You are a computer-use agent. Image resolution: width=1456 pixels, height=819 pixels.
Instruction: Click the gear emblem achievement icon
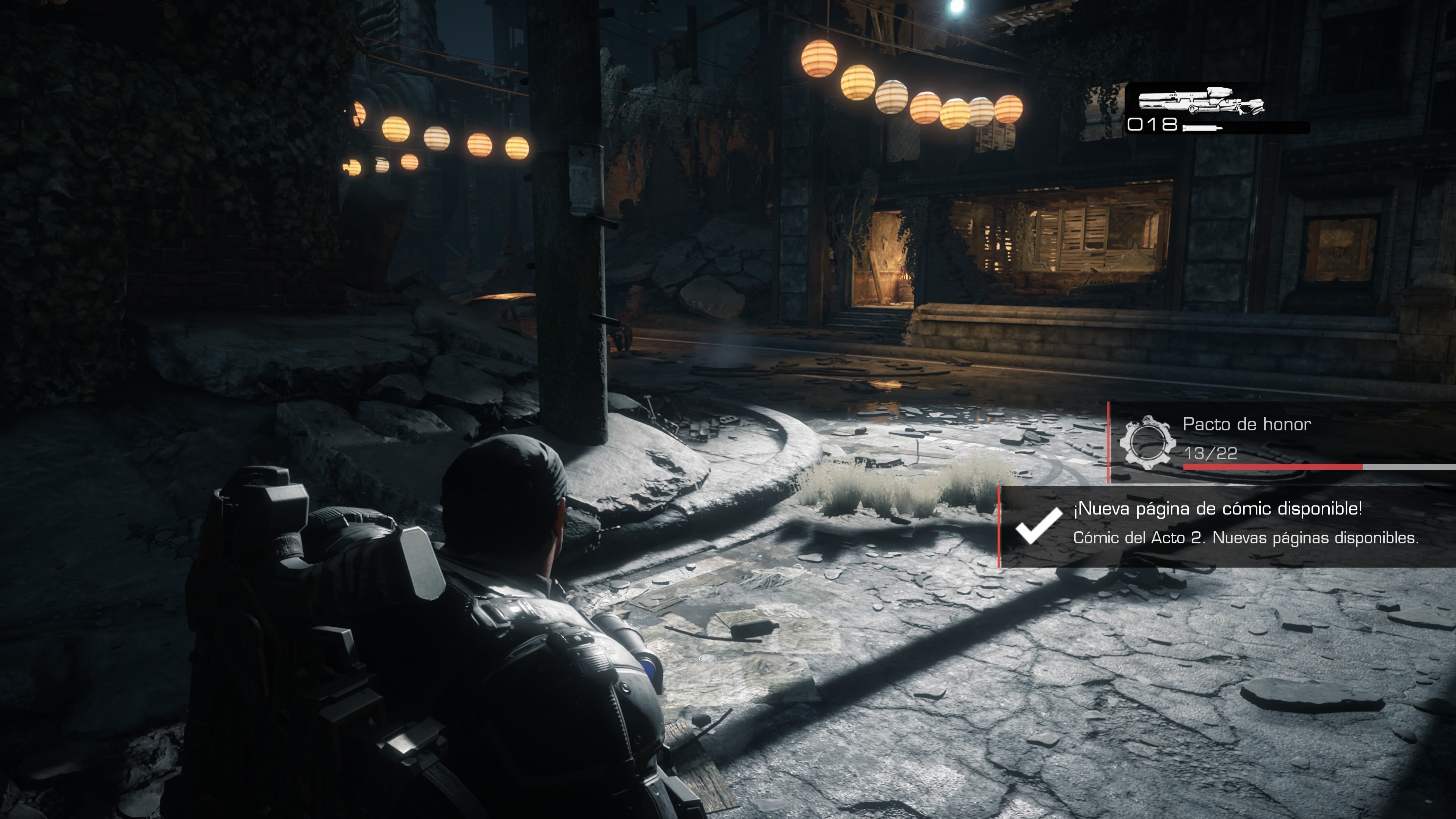click(1145, 441)
